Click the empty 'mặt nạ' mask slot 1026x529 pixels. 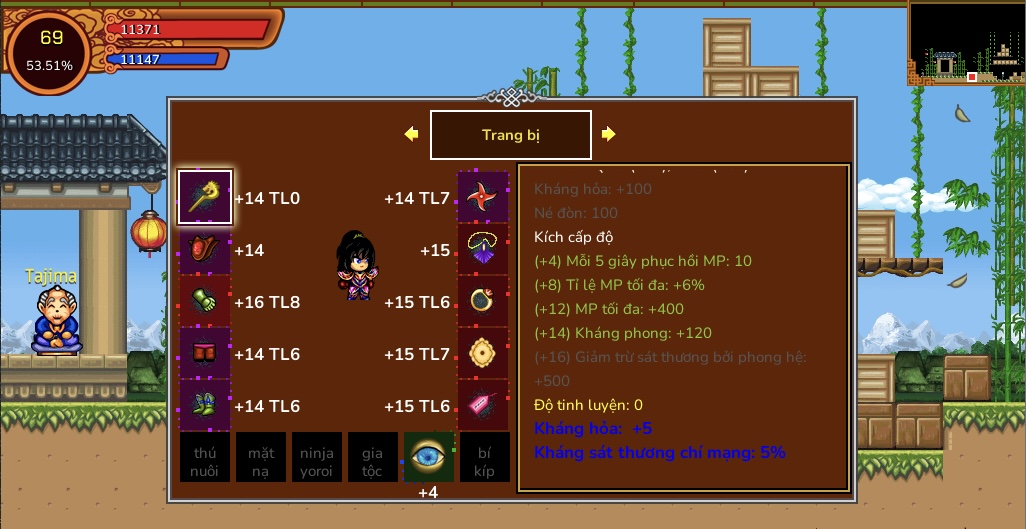[261, 457]
